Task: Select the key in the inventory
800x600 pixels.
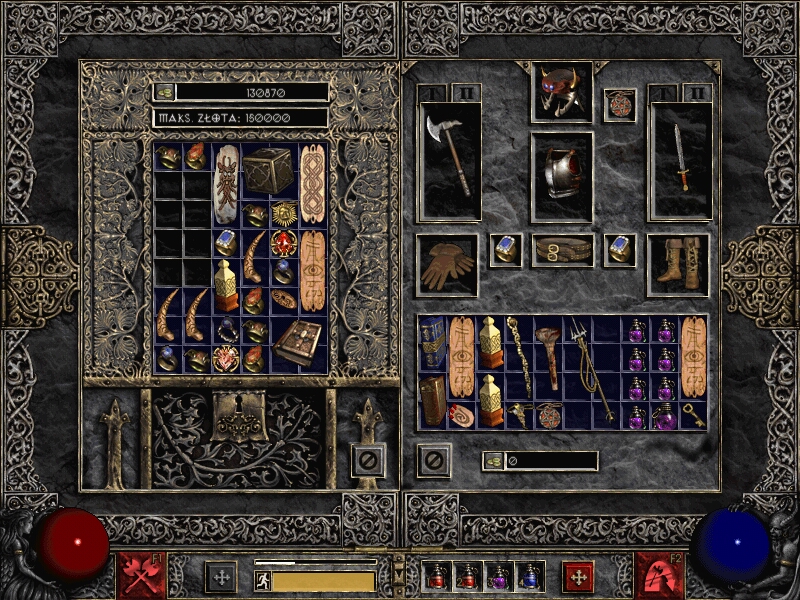Action: (x=693, y=415)
